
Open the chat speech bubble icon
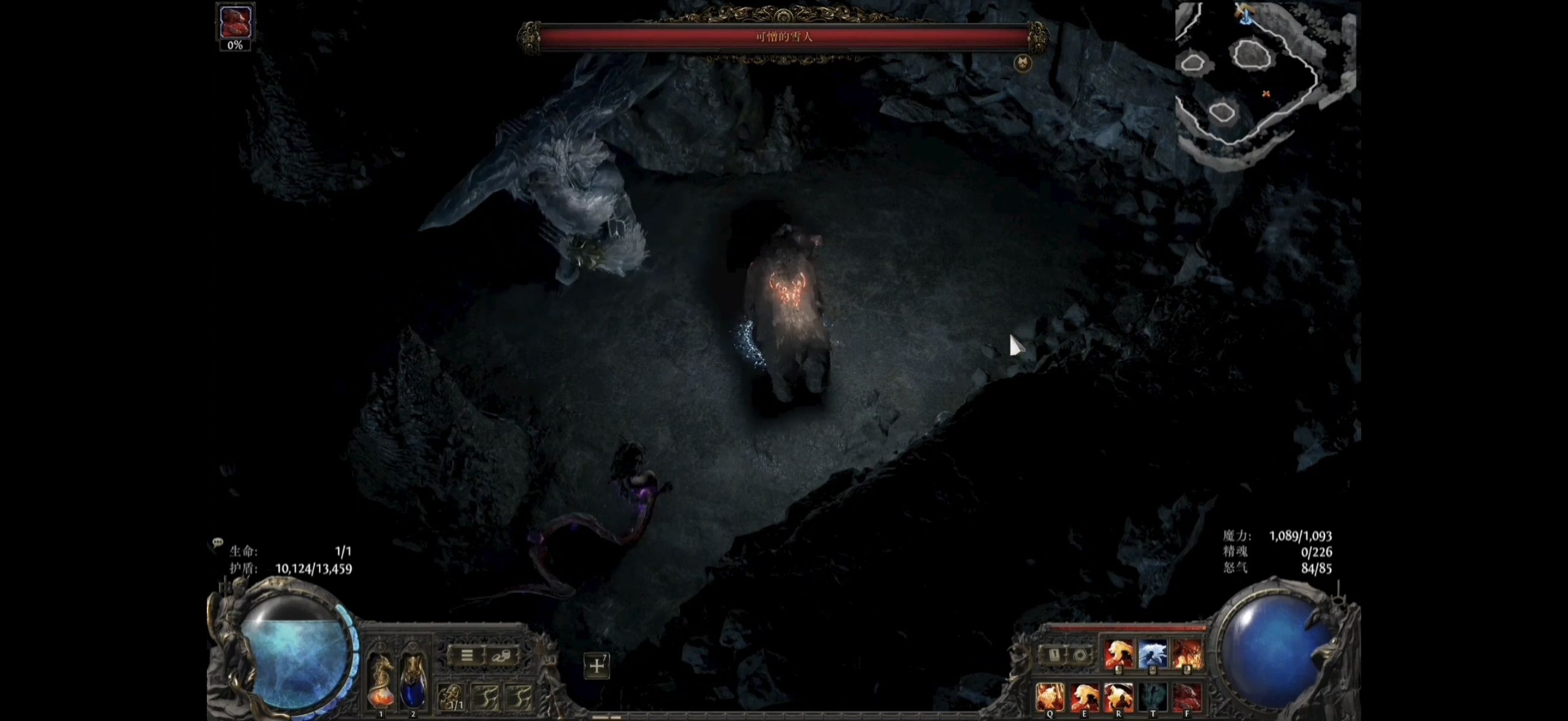(217, 542)
